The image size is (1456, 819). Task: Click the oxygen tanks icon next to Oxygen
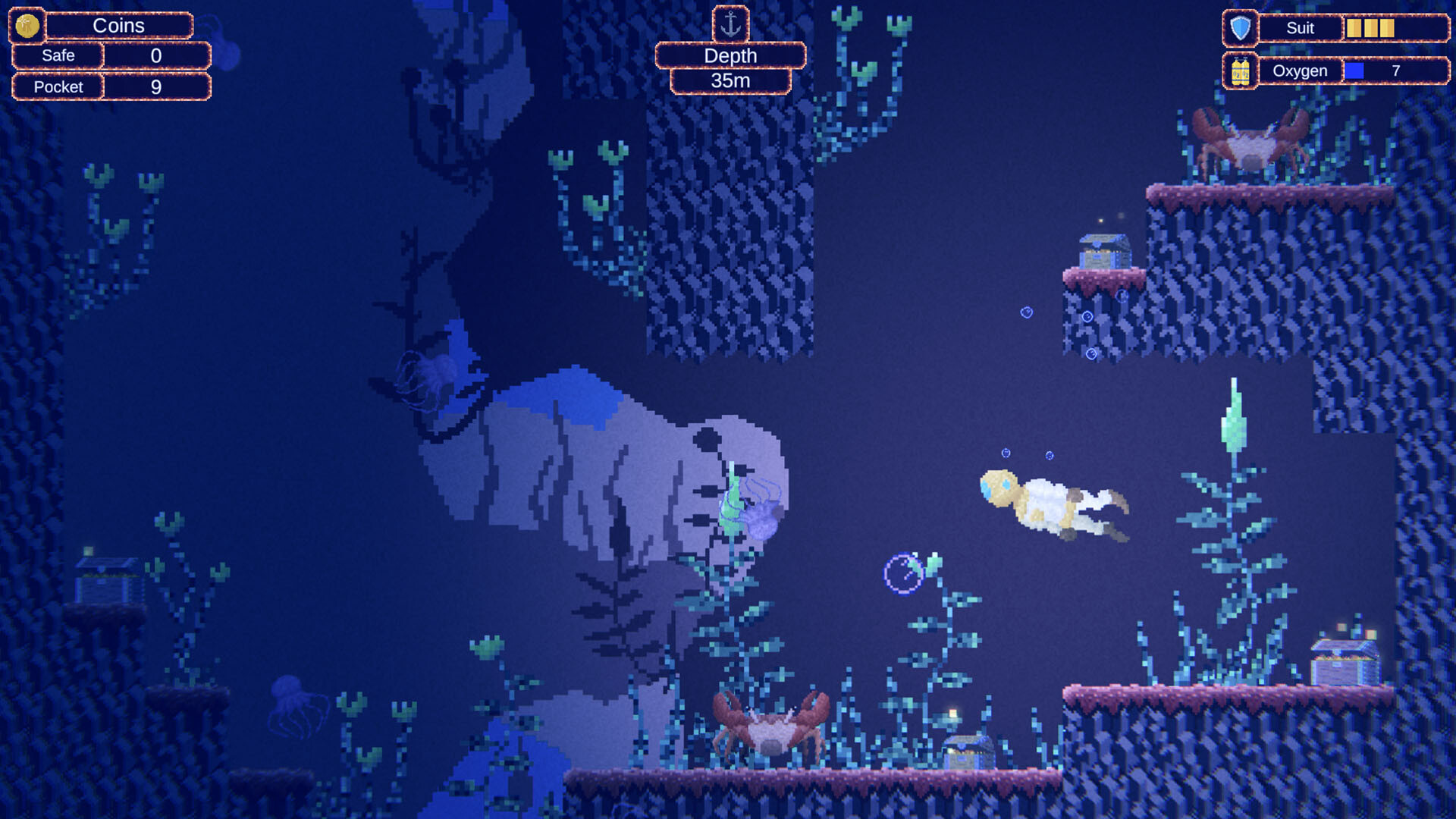tap(1241, 71)
